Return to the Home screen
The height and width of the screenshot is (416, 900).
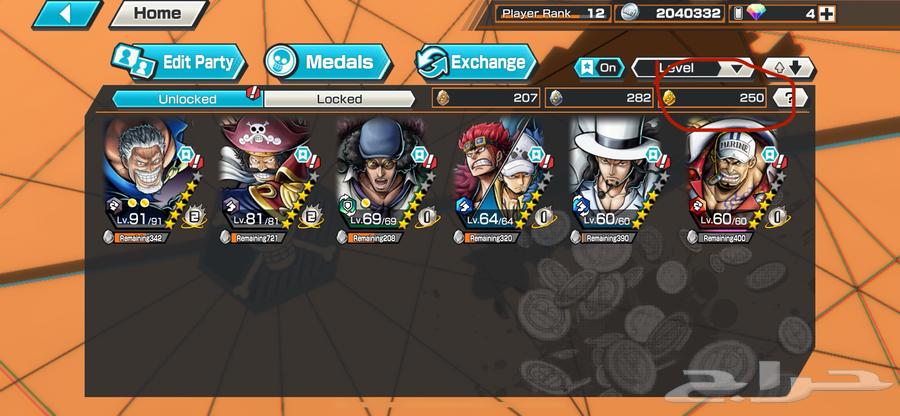[x=157, y=14]
